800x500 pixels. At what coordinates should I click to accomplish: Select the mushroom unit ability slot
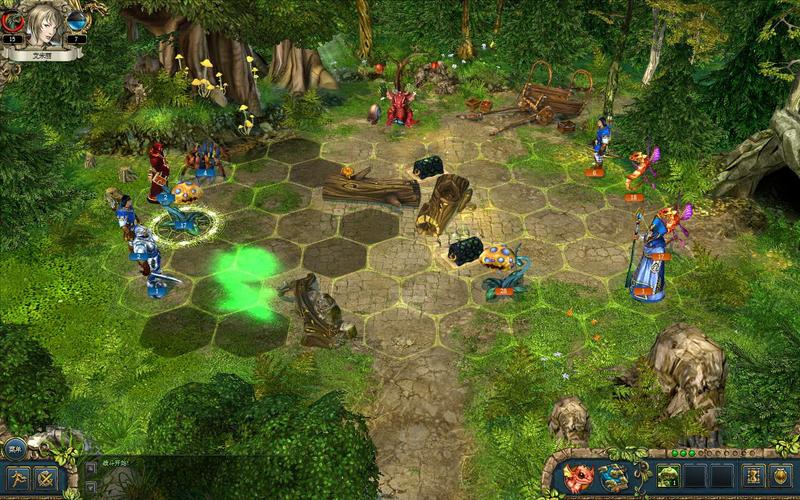668,477
